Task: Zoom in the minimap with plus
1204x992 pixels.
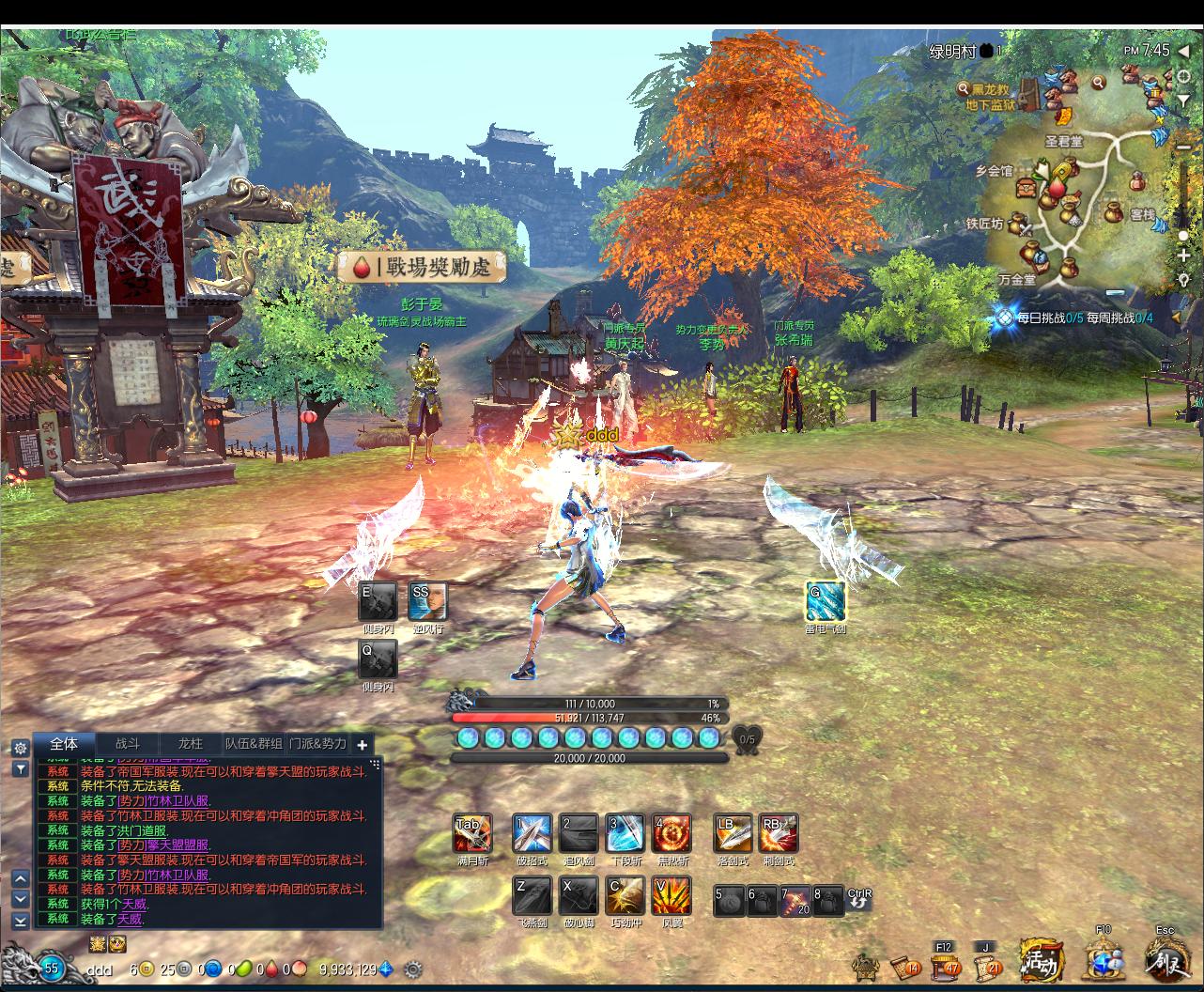Action: tap(1183, 256)
